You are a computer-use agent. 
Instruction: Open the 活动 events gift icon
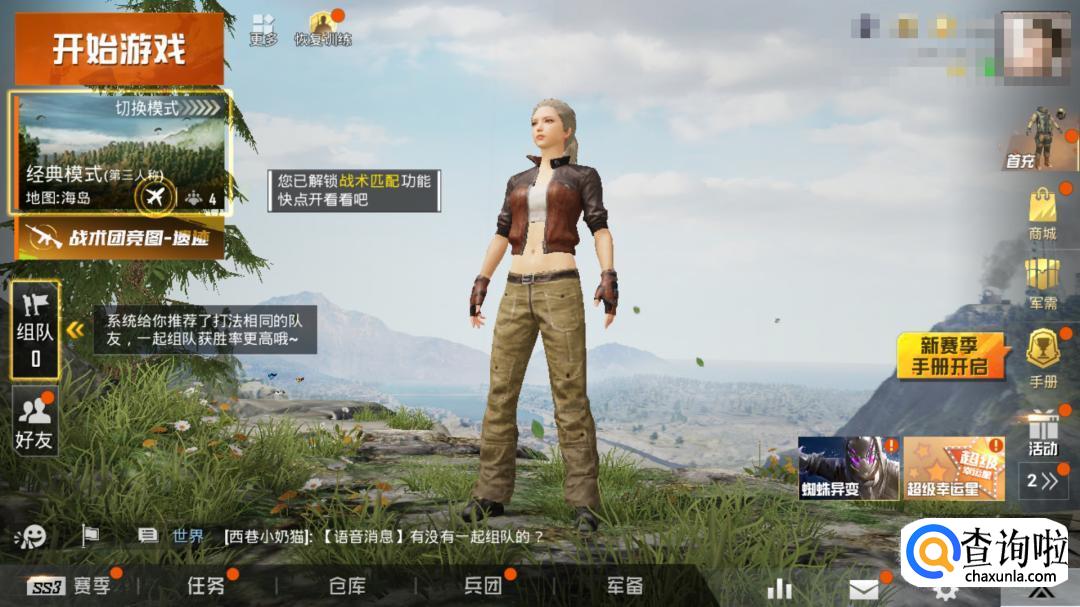(x=1043, y=432)
